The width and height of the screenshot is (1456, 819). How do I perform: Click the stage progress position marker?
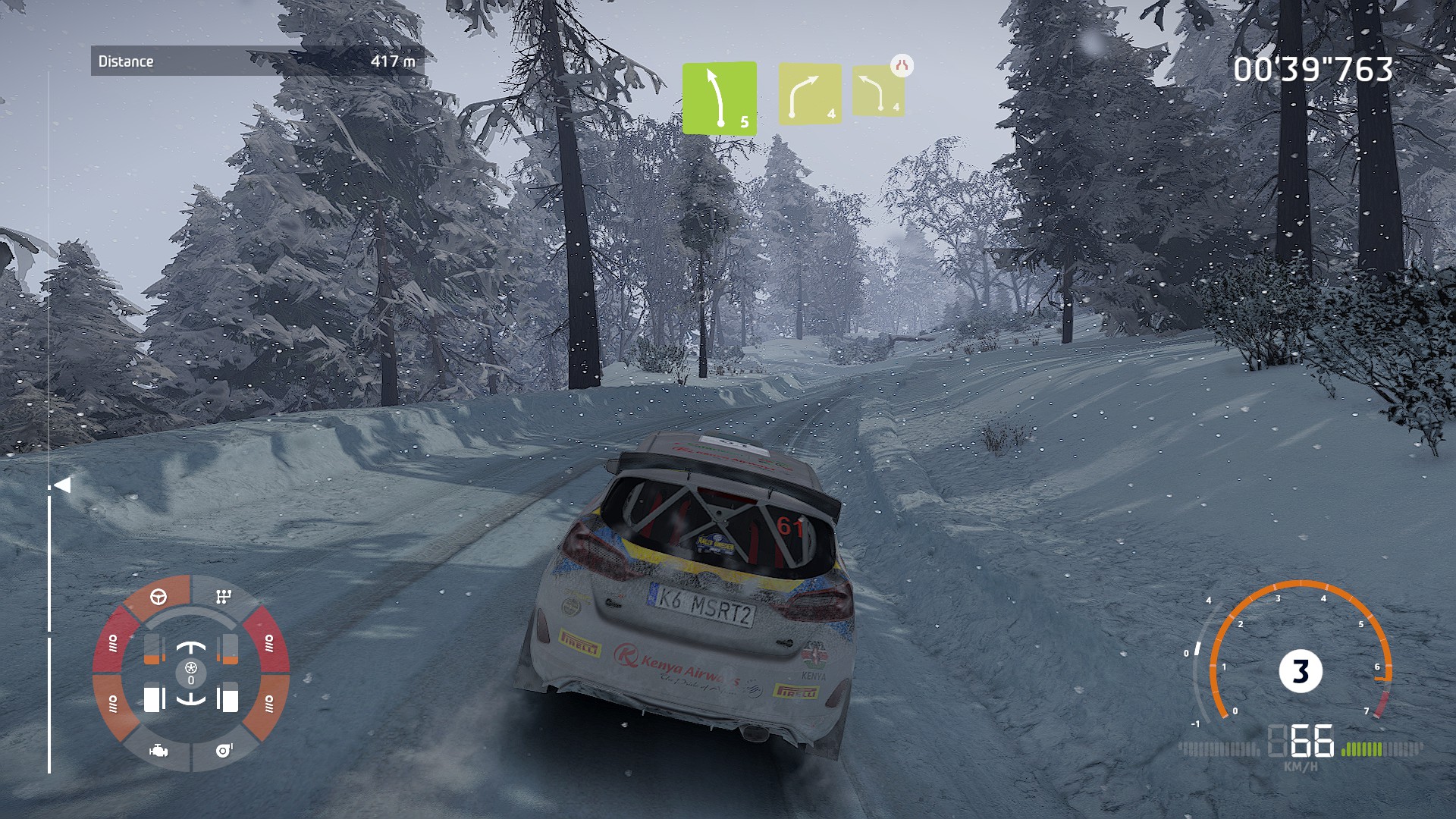62,485
